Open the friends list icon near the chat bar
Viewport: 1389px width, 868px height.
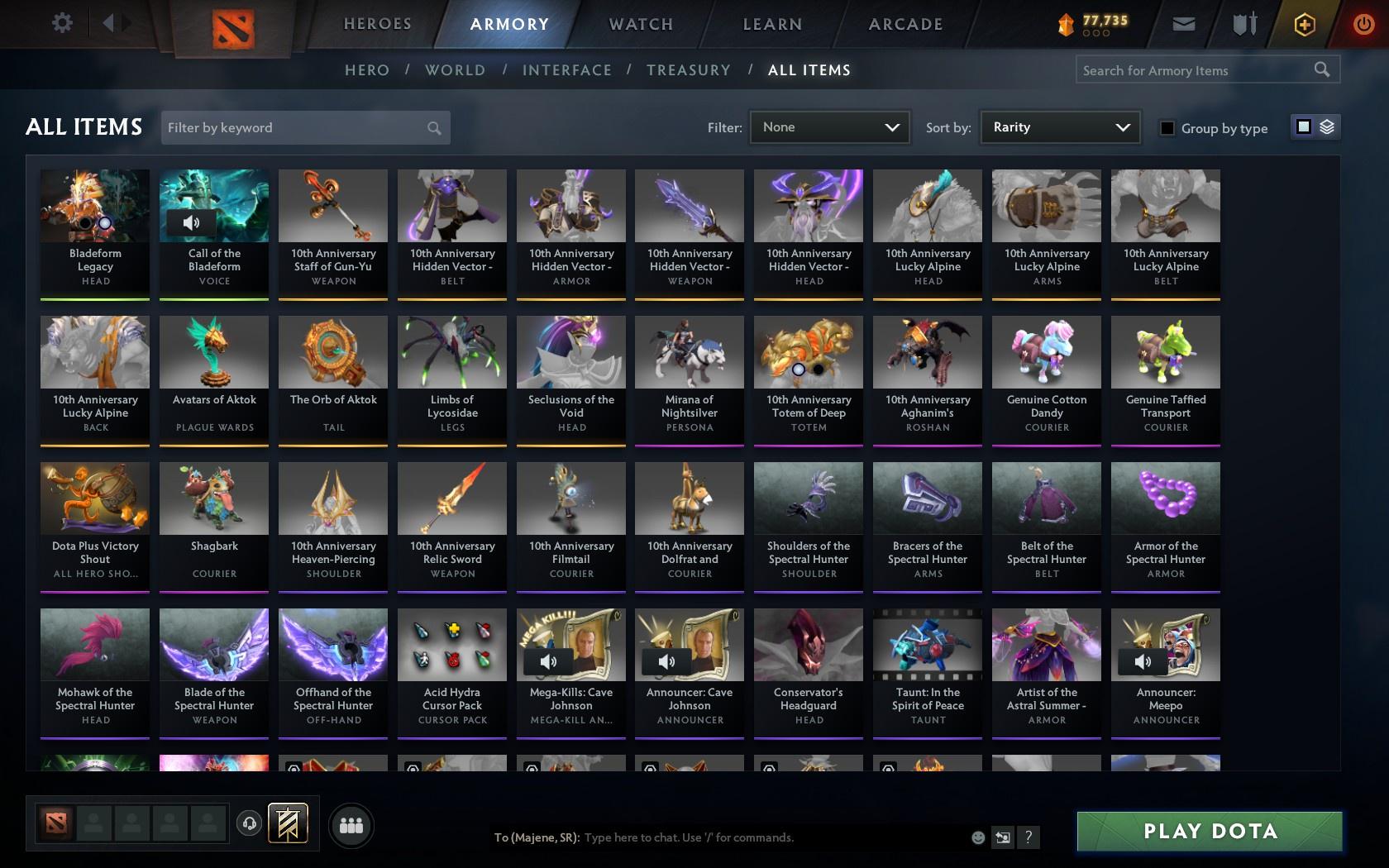(351, 824)
